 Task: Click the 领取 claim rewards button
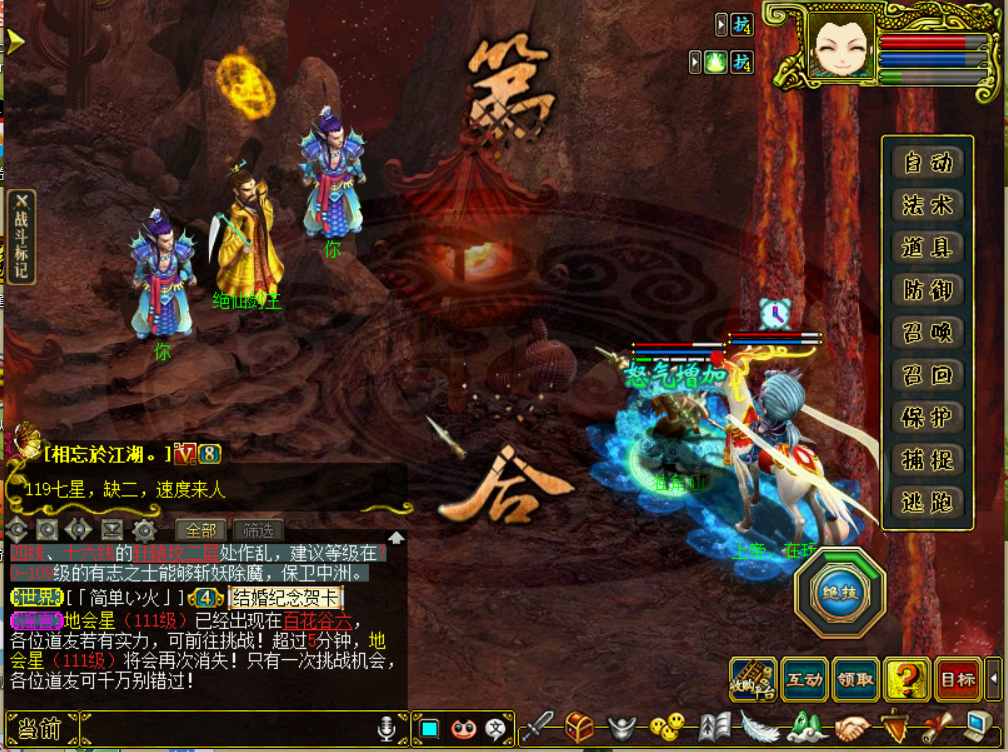coord(855,679)
